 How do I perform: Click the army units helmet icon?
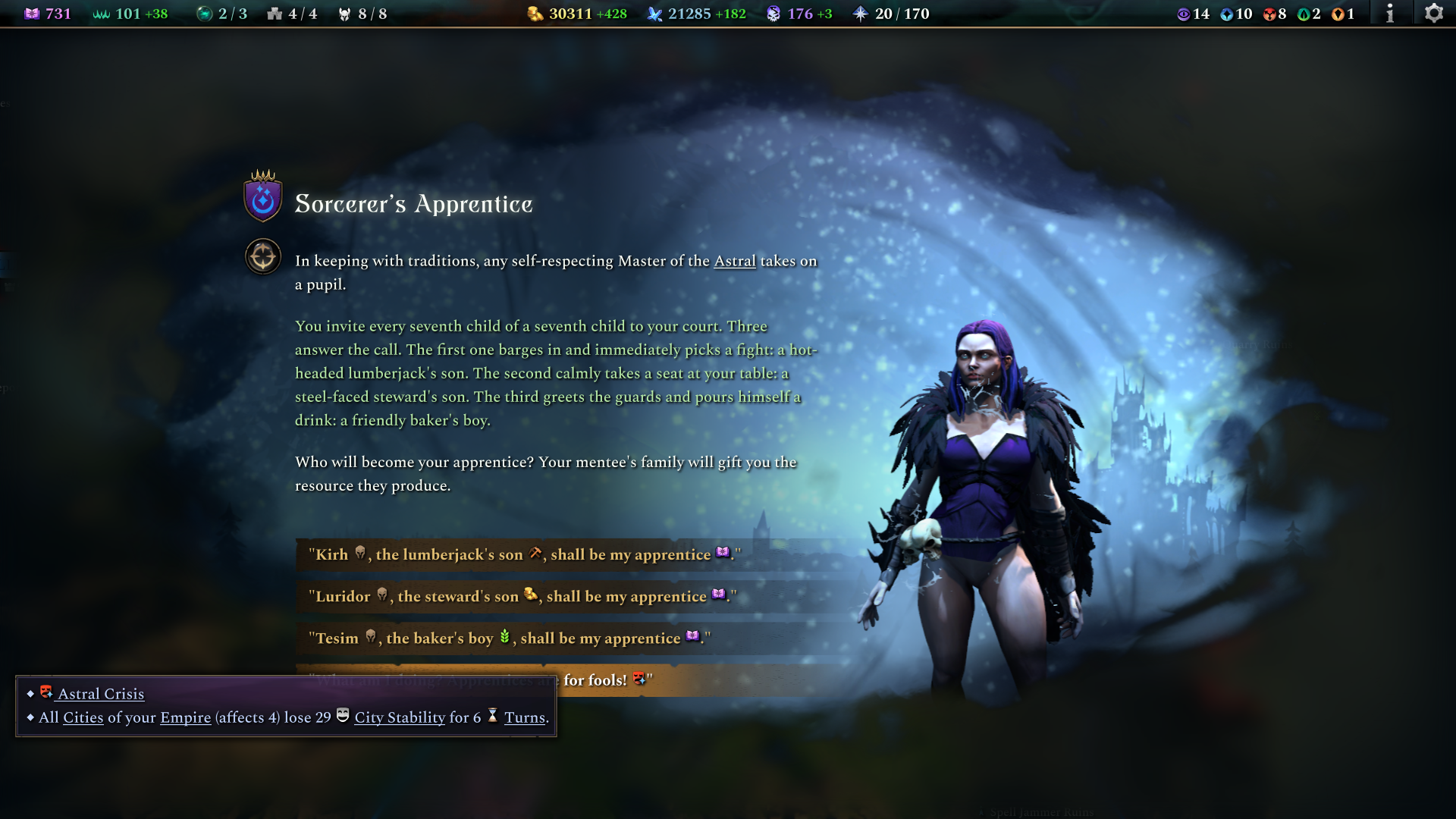click(344, 13)
